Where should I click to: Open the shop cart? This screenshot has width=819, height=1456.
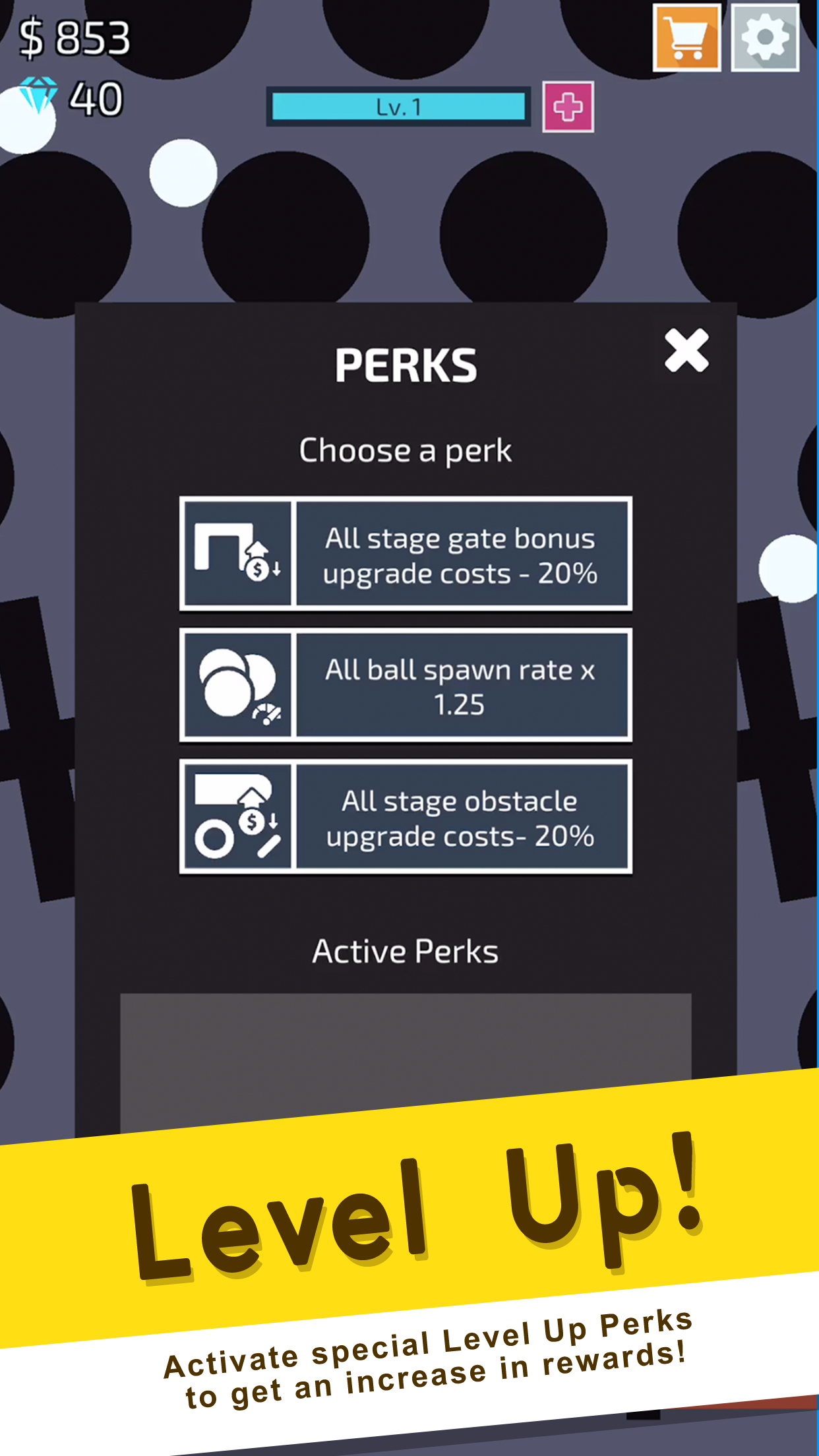pos(686,38)
